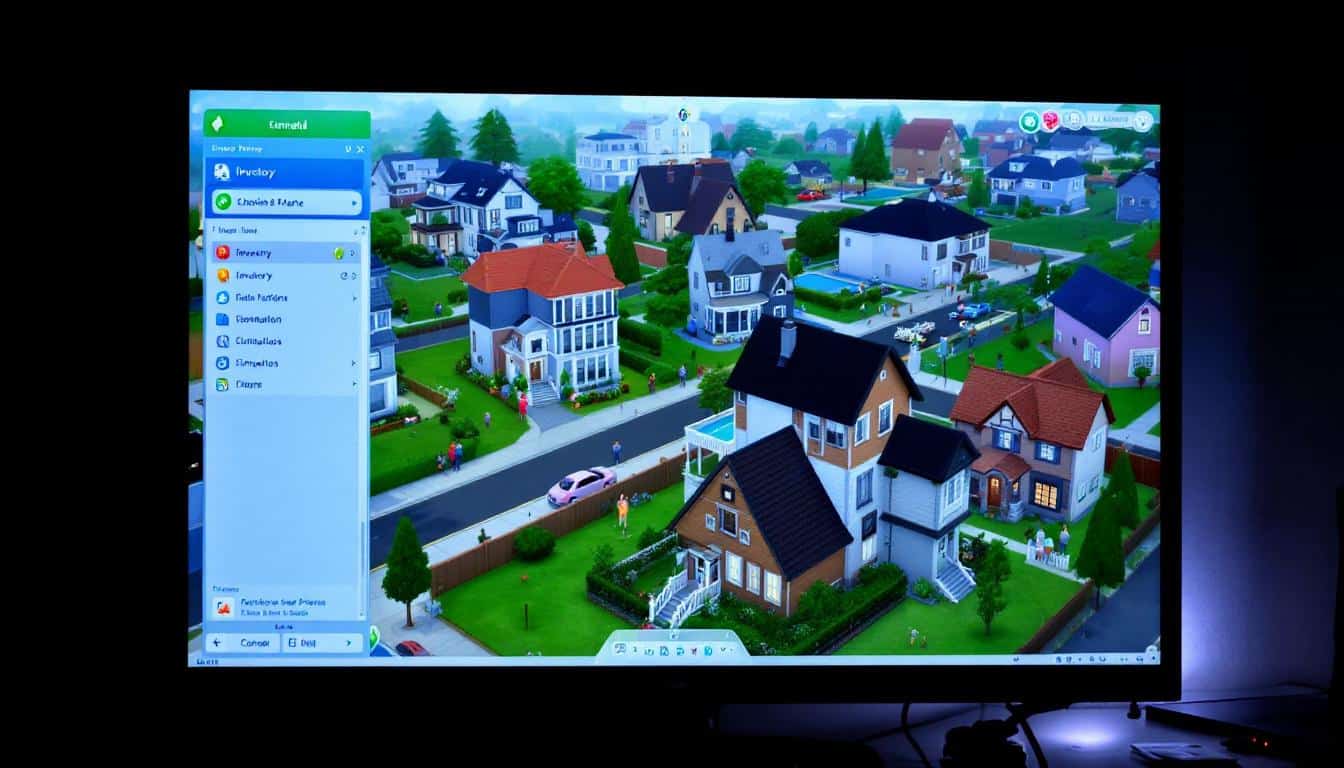Select the first tool icon on bottom toolbar
The width and height of the screenshot is (1344, 768).
pyautogui.click(x=622, y=650)
